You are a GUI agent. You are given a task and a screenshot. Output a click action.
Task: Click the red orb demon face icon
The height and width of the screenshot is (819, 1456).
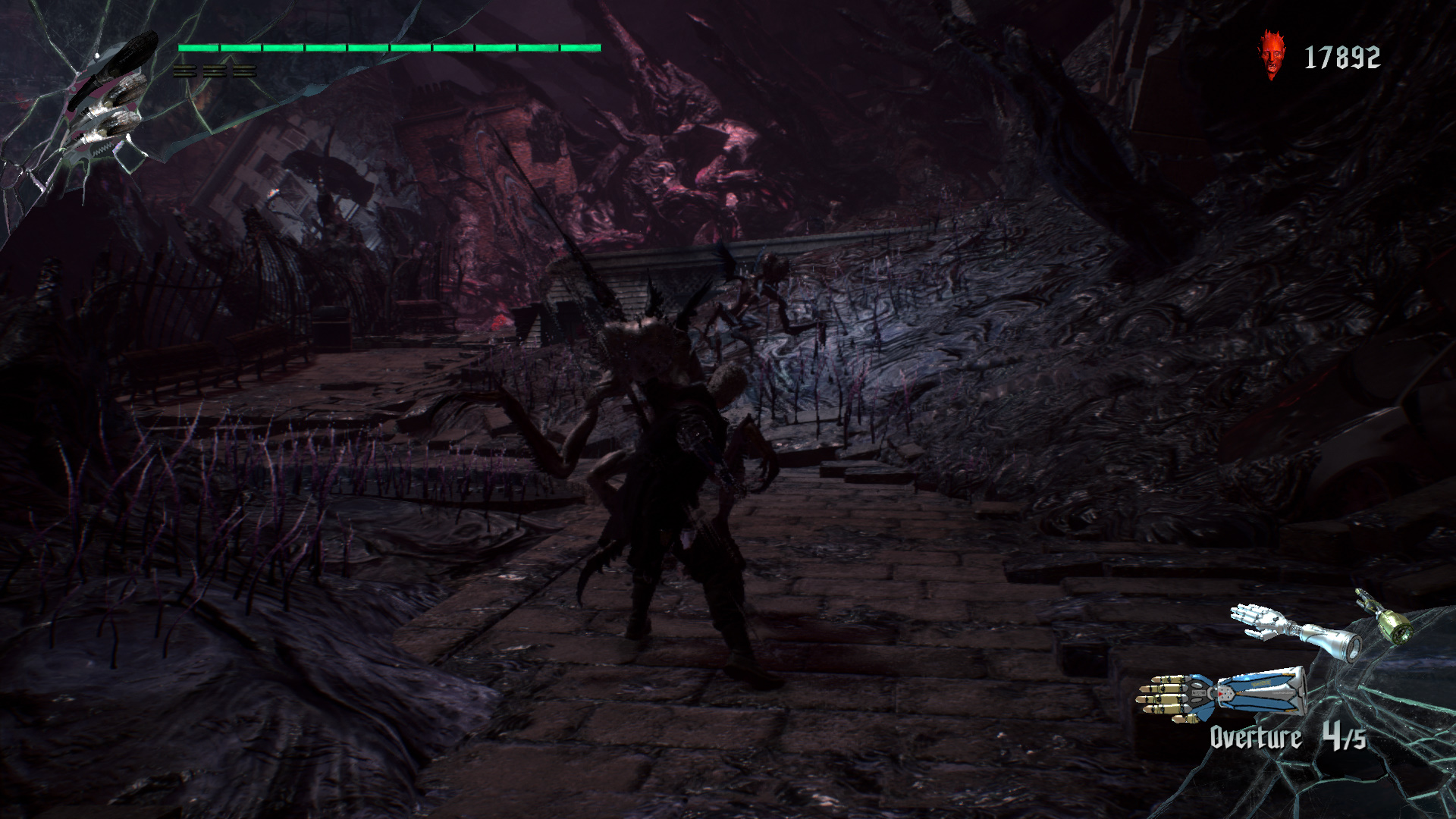pos(1272,55)
